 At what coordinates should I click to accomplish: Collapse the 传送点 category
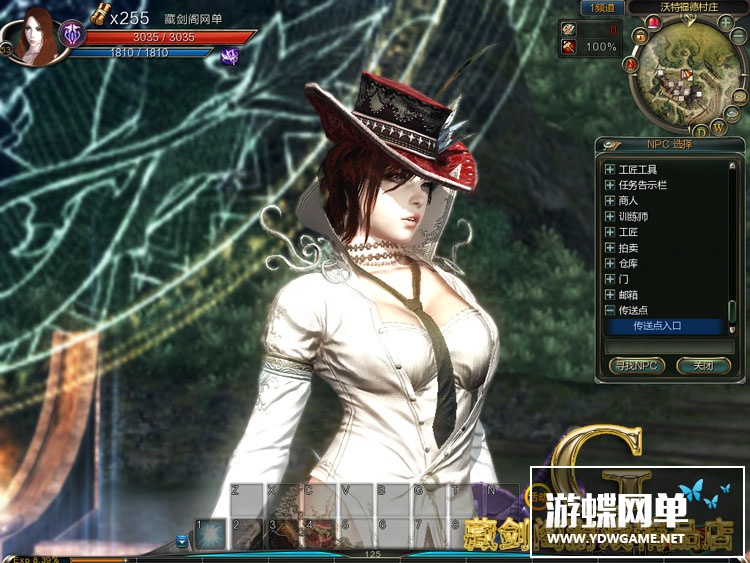(x=610, y=311)
